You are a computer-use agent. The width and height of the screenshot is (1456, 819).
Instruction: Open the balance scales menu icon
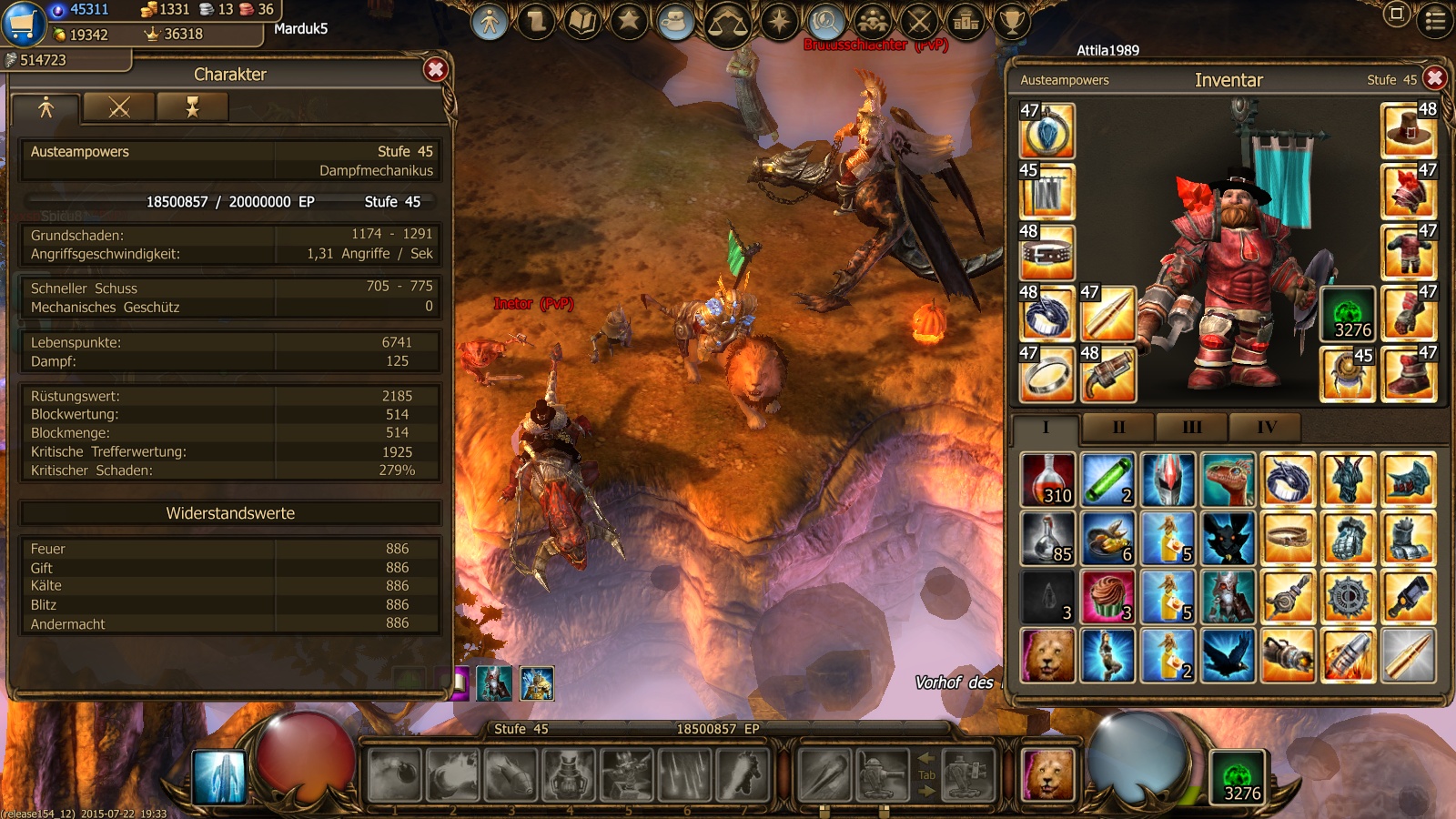coord(728,22)
